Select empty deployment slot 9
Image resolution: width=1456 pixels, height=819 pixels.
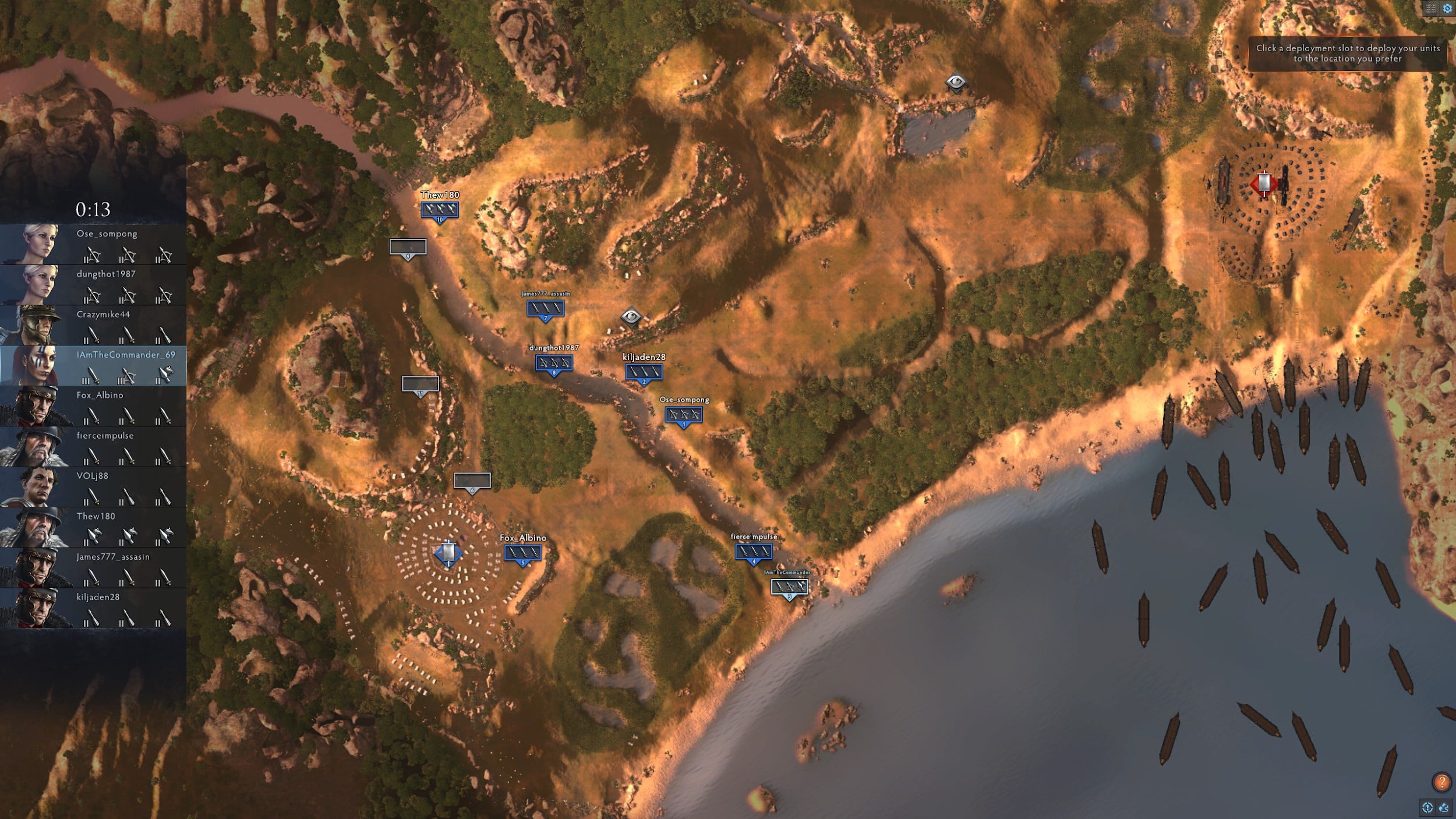click(408, 247)
